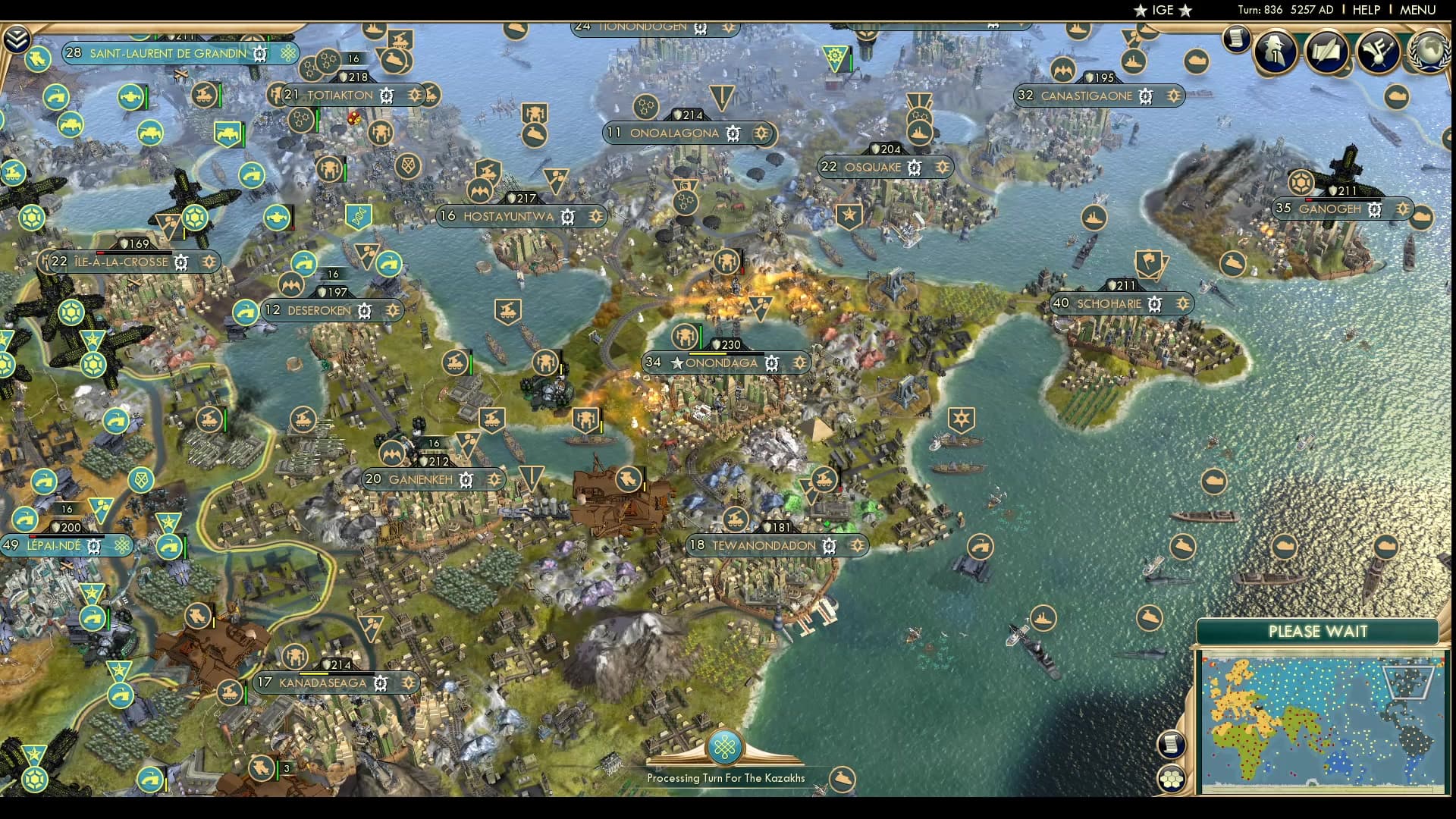The height and width of the screenshot is (819, 1456).
Task: Open map options via the scroll icon above minimap
Action: click(1171, 744)
